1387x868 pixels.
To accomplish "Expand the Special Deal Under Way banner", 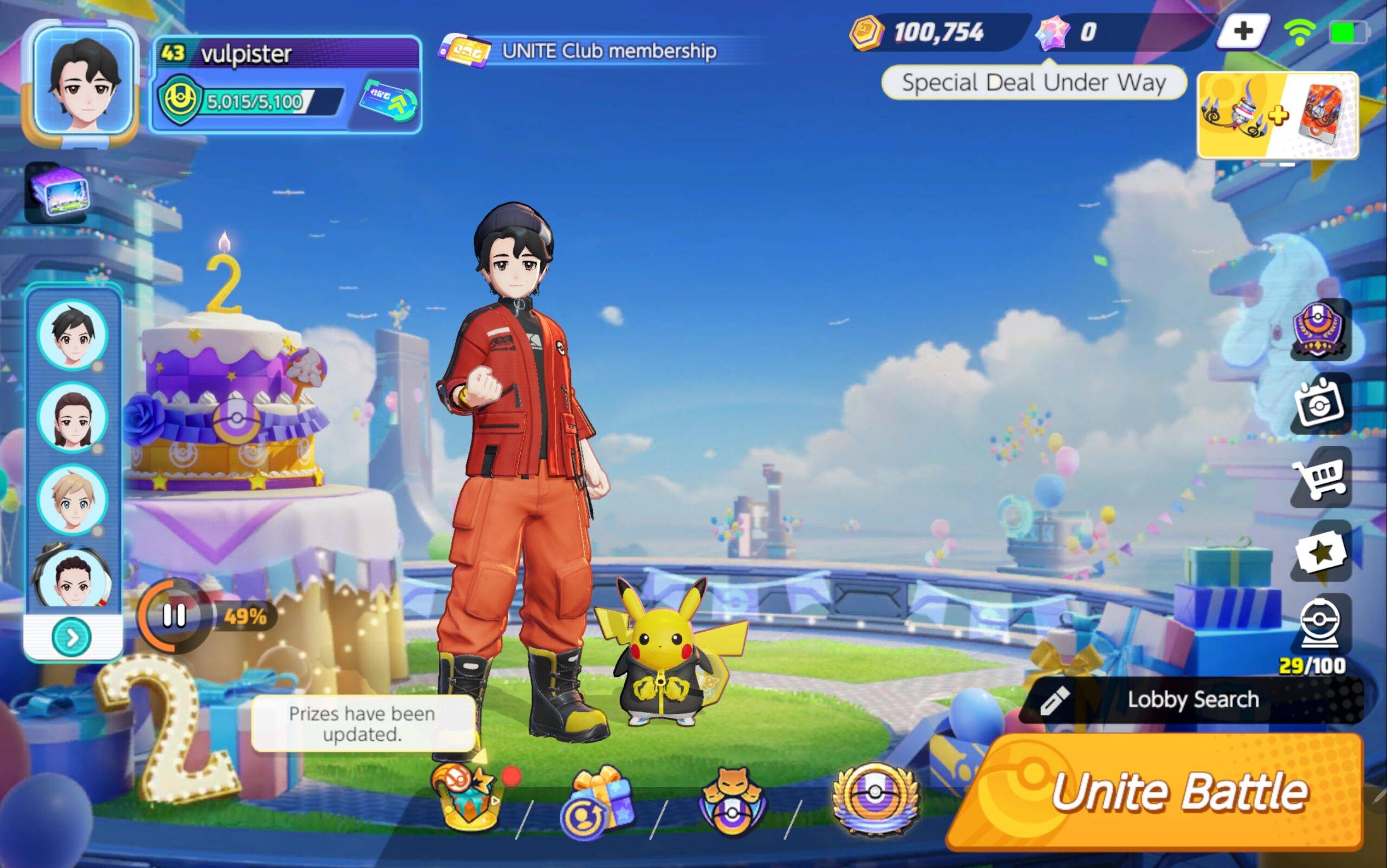I will coord(1030,82).
